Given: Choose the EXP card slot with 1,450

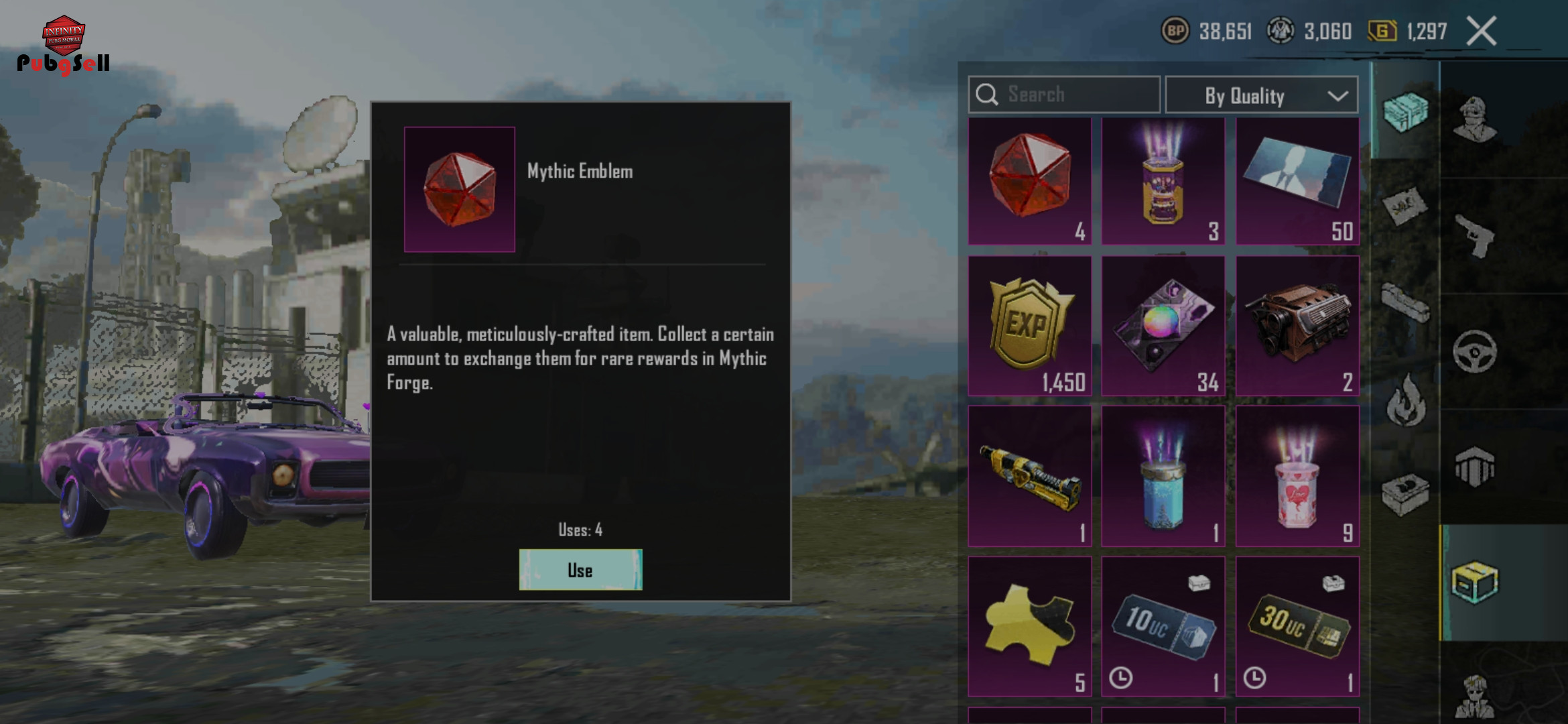Looking at the screenshot, I should pos(1029,326).
